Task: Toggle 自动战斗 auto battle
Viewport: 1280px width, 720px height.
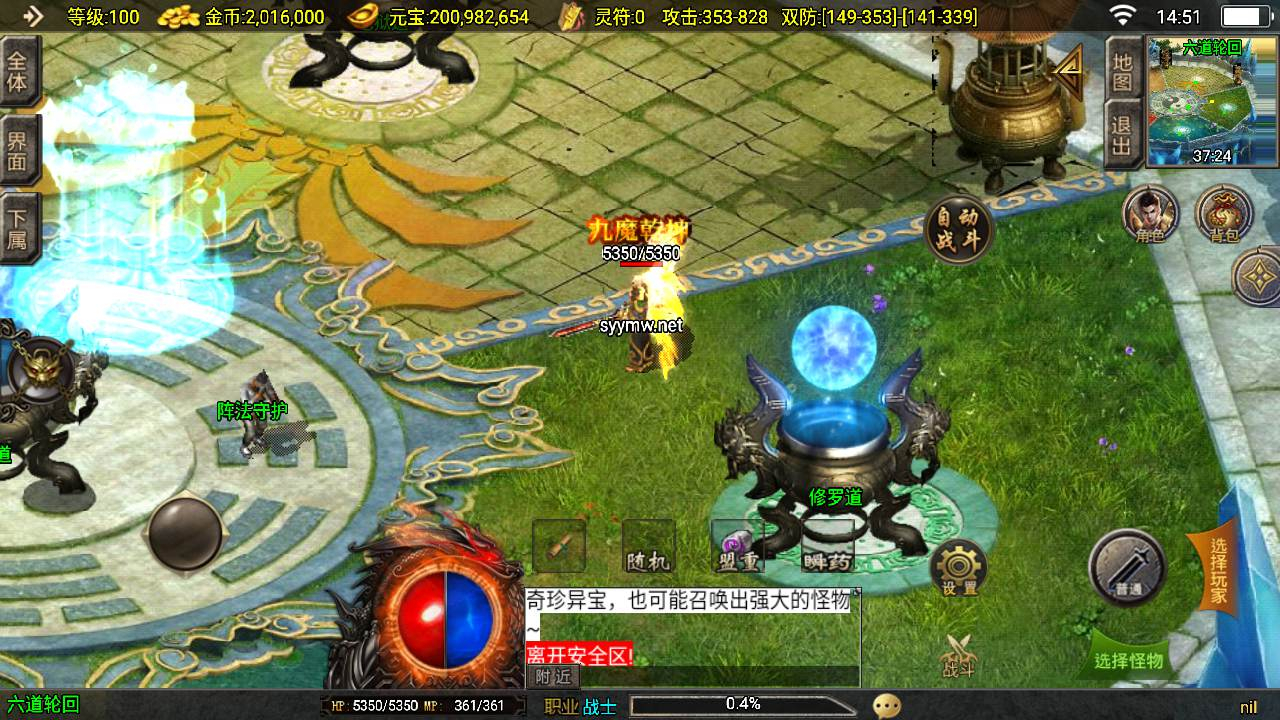Action: tap(960, 231)
